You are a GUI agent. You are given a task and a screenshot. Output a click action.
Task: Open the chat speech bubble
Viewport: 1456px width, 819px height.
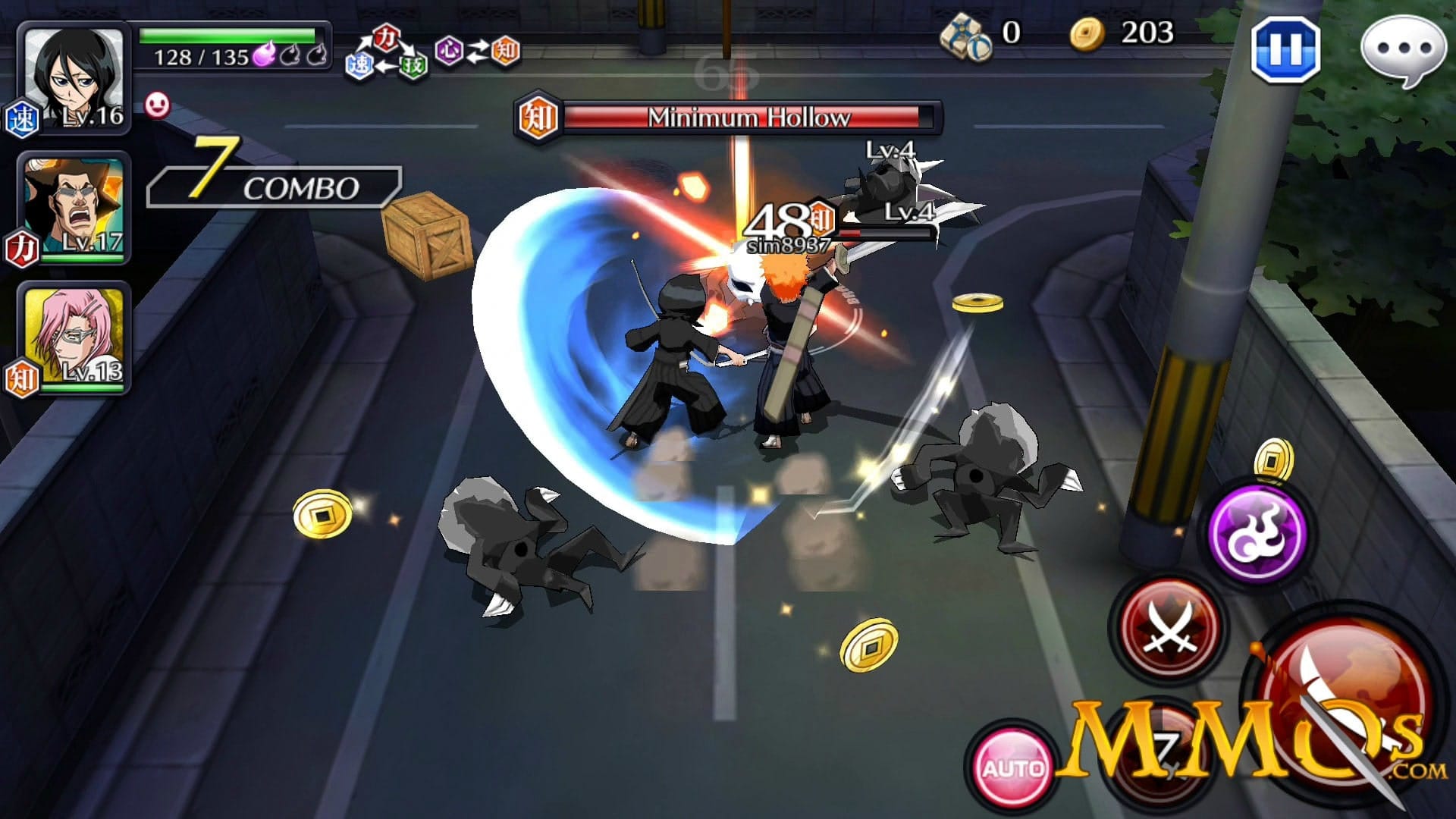click(x=1402, y=50)
